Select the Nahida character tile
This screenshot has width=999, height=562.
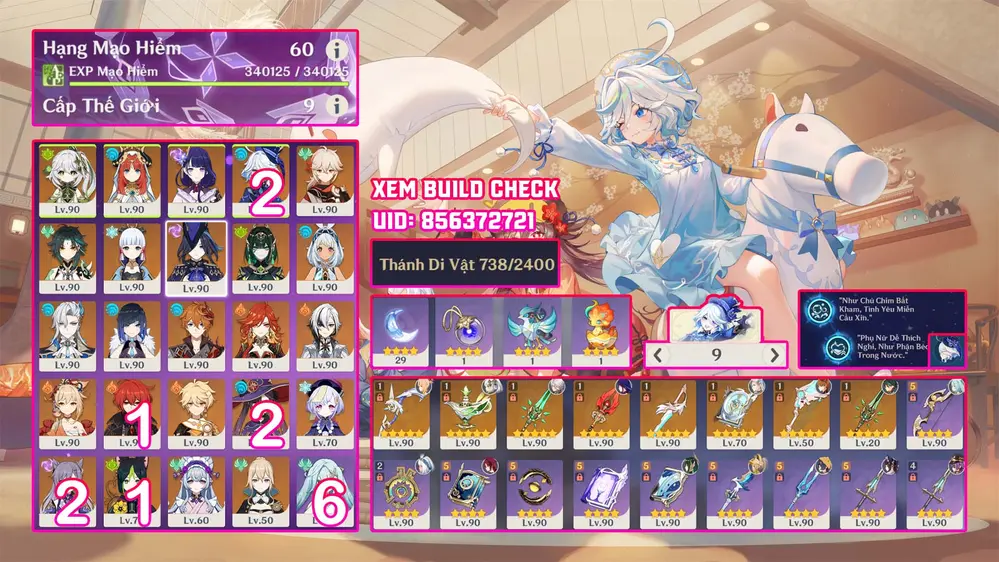point(66,180)
